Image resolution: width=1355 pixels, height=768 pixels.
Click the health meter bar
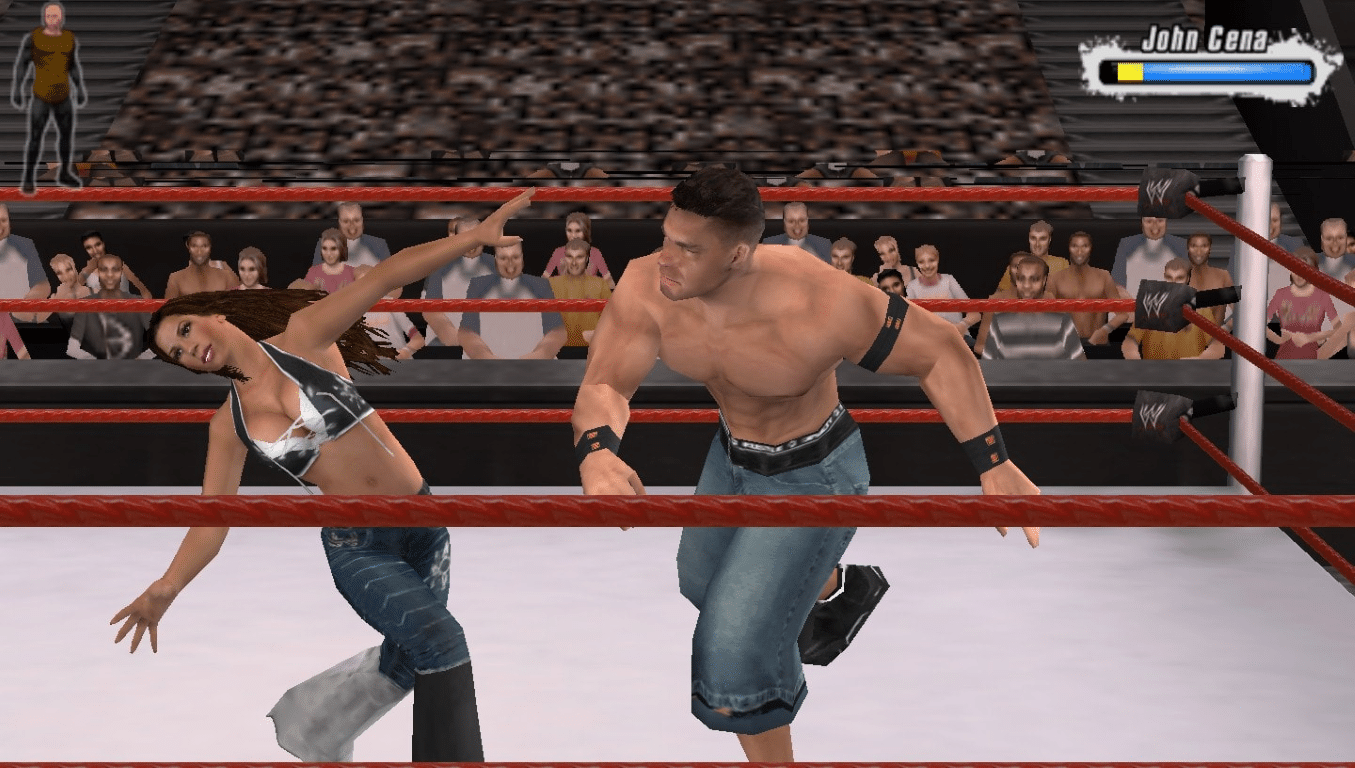point(1205,70)
